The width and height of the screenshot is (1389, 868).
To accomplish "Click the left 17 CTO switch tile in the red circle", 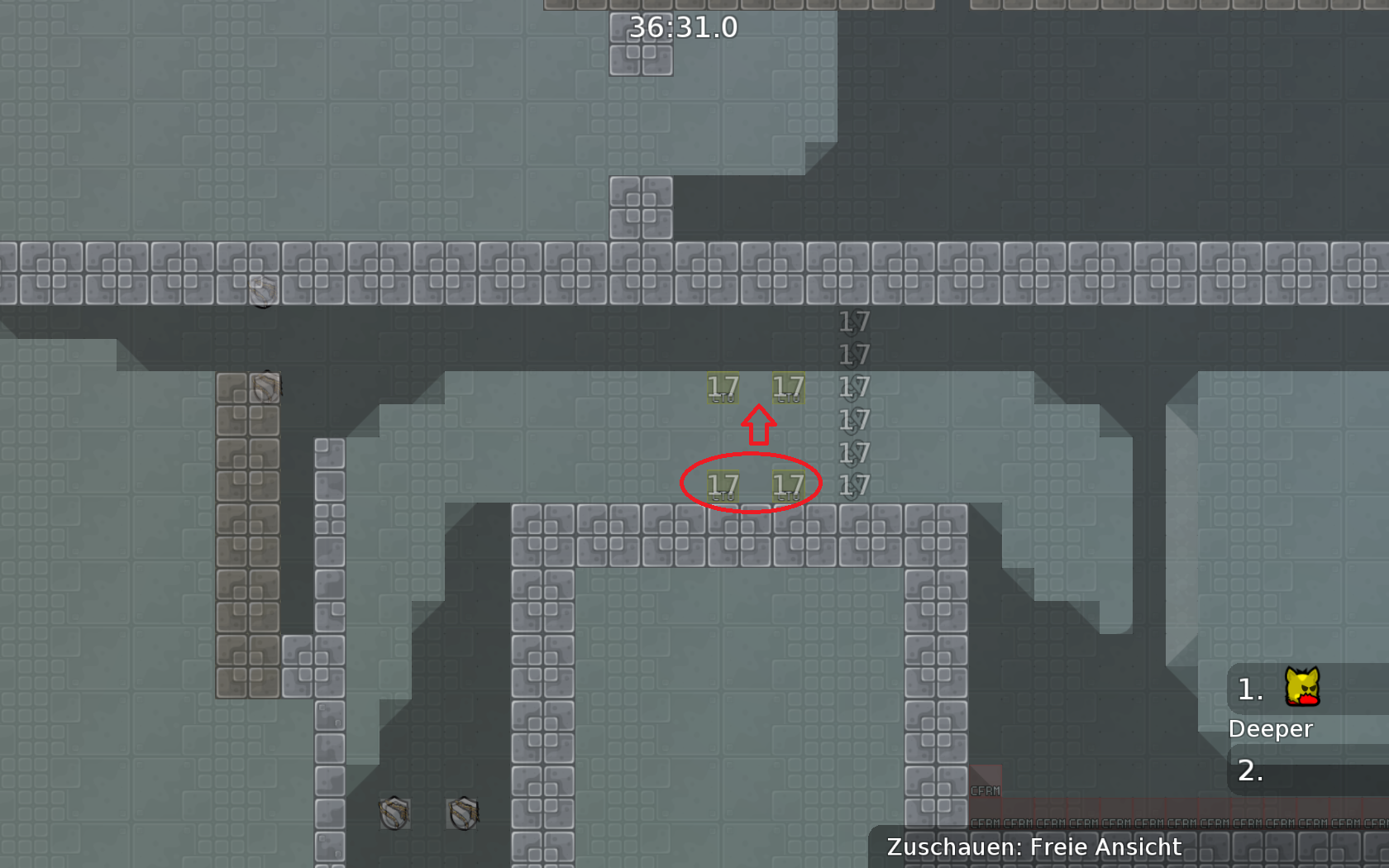I will [724, 487].
